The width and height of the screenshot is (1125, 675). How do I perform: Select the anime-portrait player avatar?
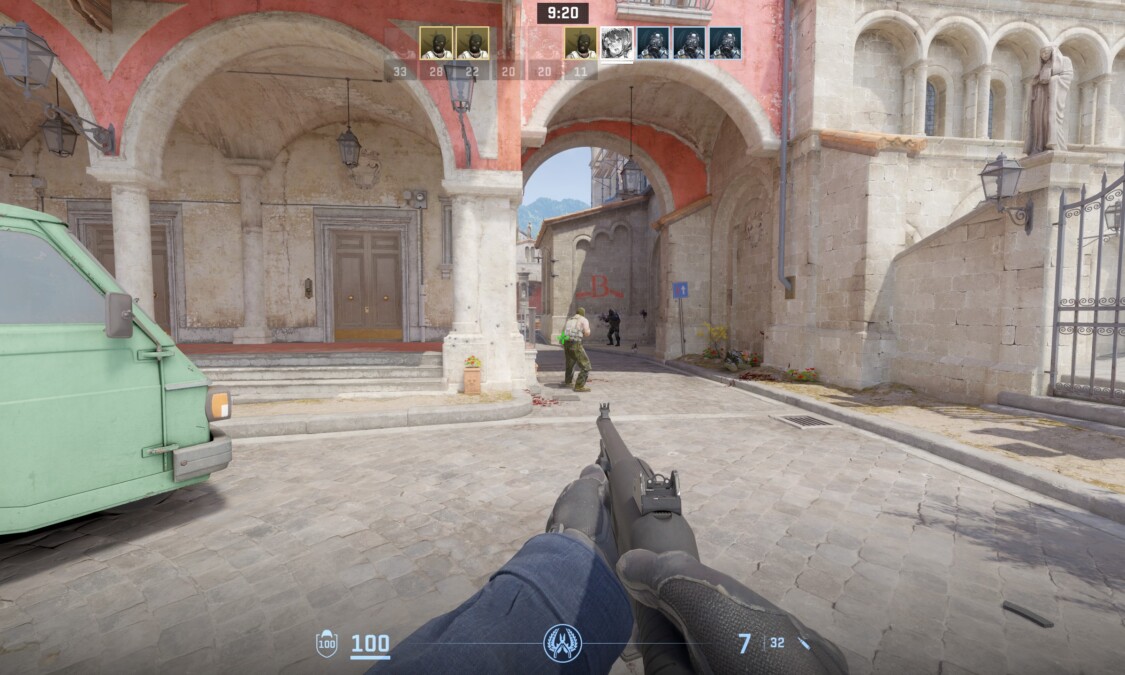[x=617, y=43]
